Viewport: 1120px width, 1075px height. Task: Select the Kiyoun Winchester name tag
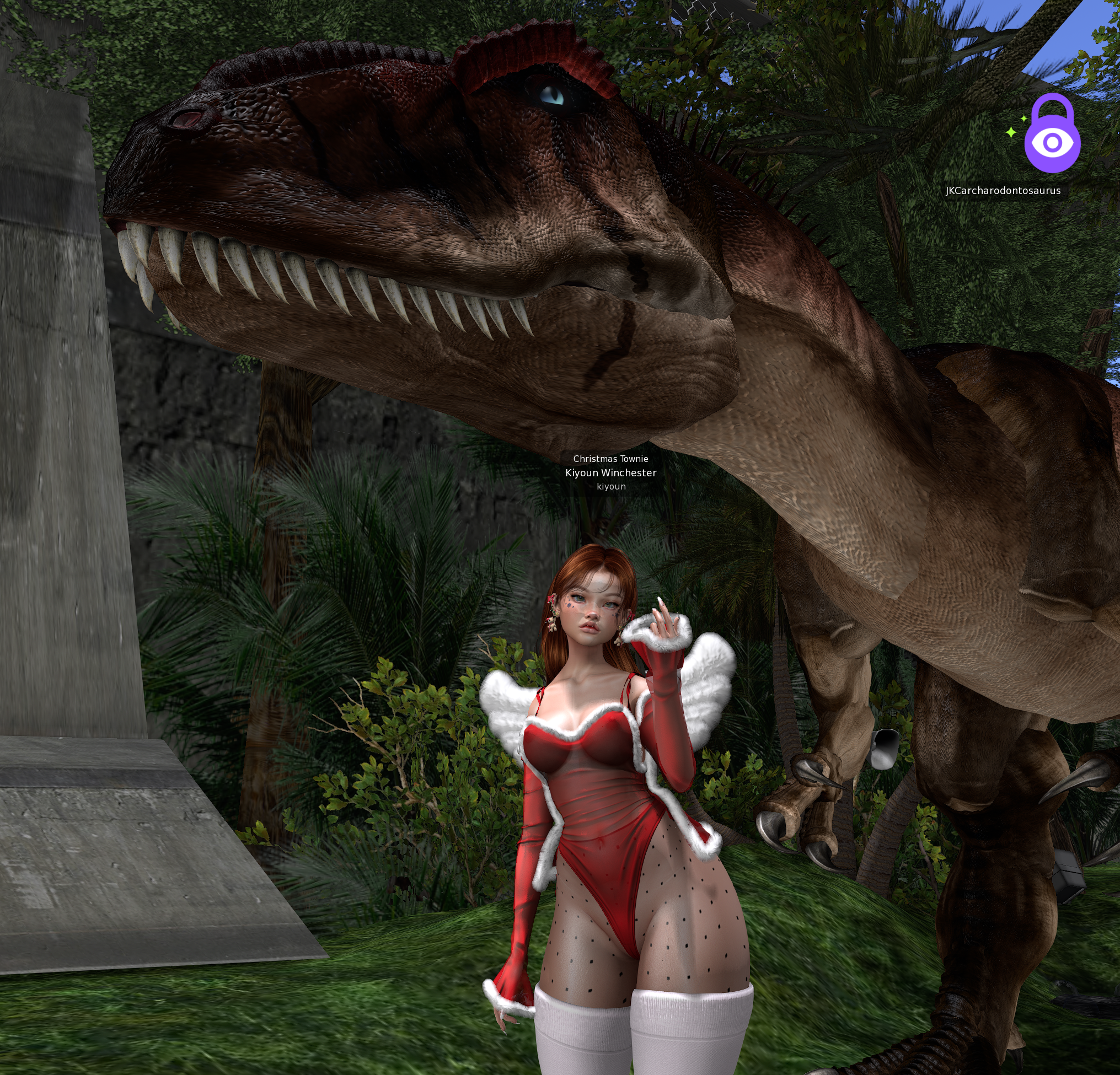(611, 472)
